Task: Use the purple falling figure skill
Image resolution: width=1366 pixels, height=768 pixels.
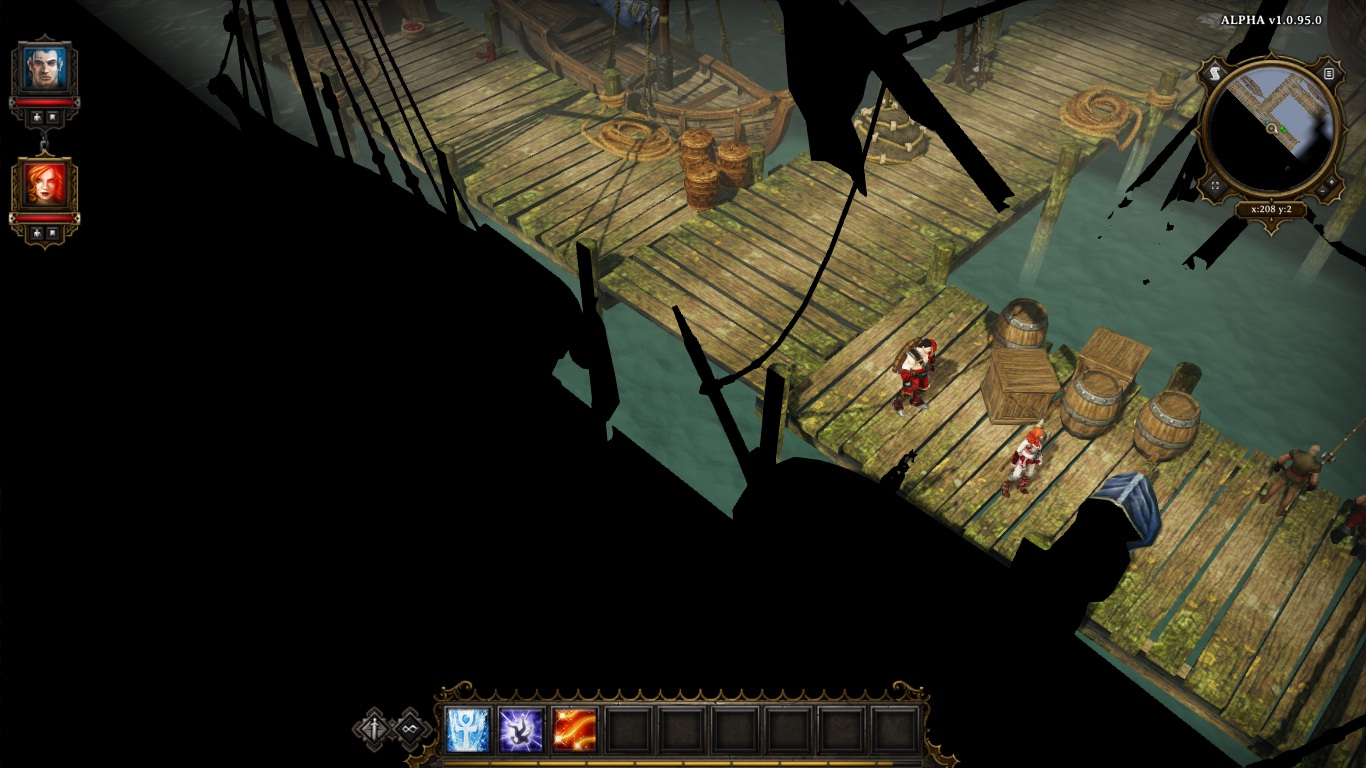Action: (521, 730)
